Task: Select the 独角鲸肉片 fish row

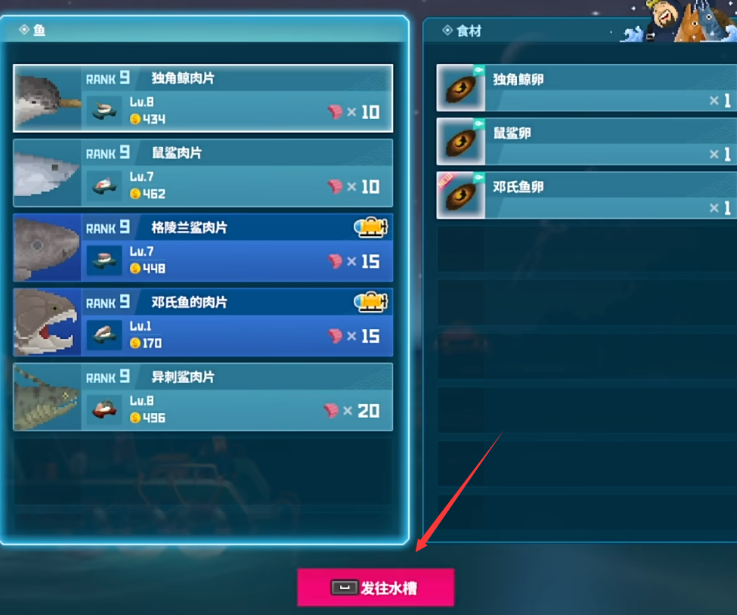Action: tap(203, 98)
